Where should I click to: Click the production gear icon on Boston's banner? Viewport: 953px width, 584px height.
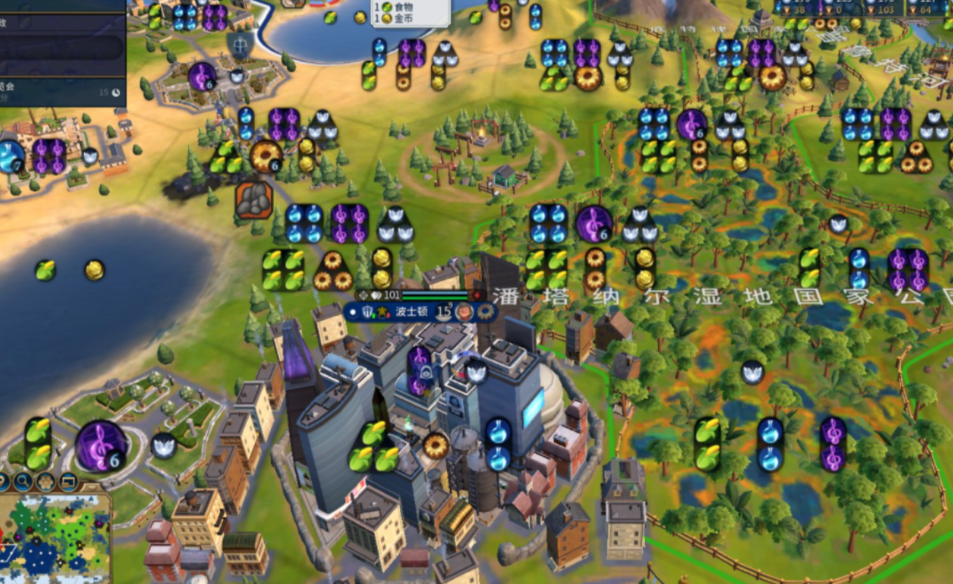click(x=487, y=311)
